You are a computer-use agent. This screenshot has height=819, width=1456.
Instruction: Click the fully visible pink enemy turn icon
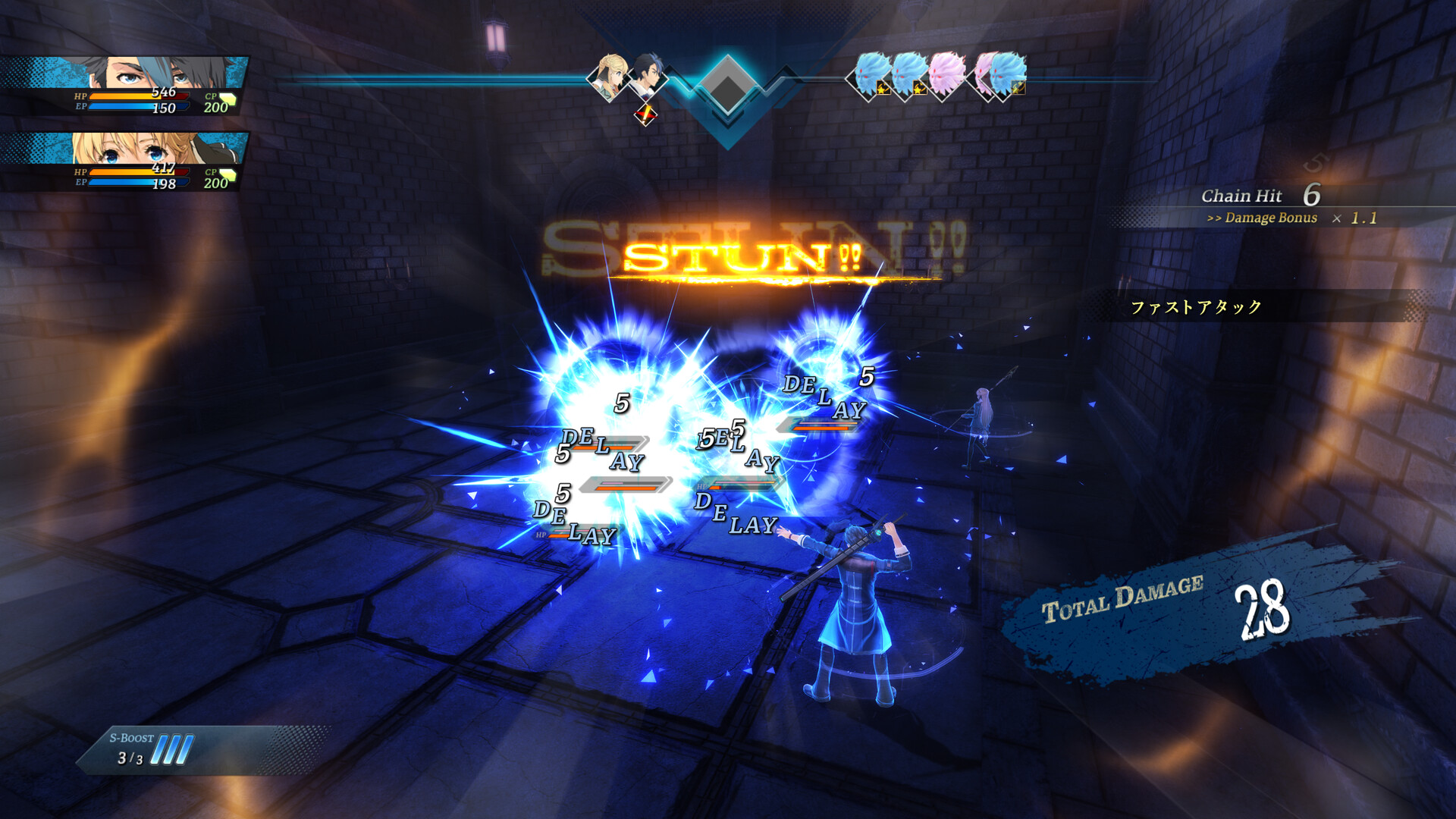pyautogui.click(x=946, y=74)
